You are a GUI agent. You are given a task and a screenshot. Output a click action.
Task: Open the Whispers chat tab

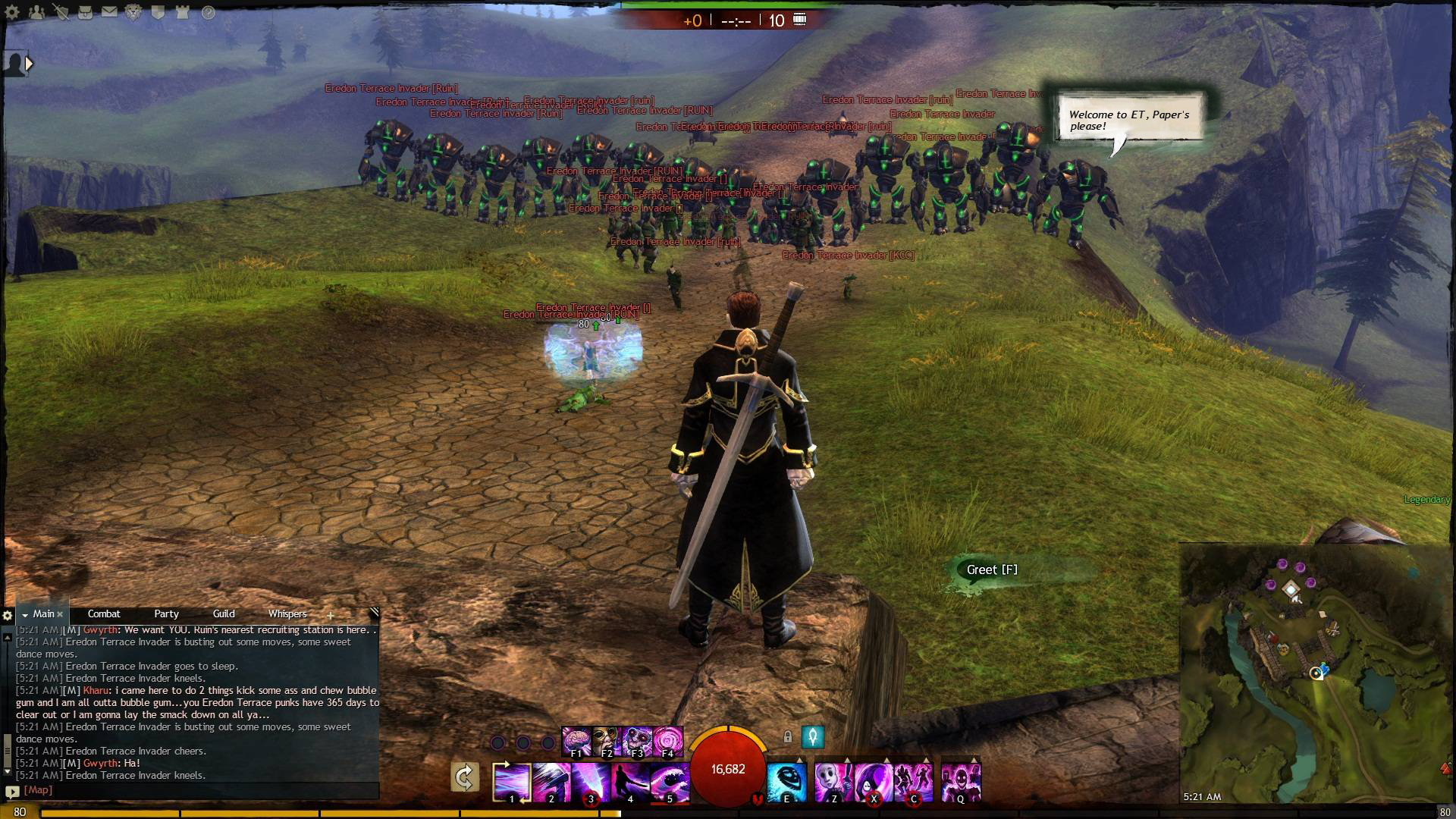(x=287, y=614)
